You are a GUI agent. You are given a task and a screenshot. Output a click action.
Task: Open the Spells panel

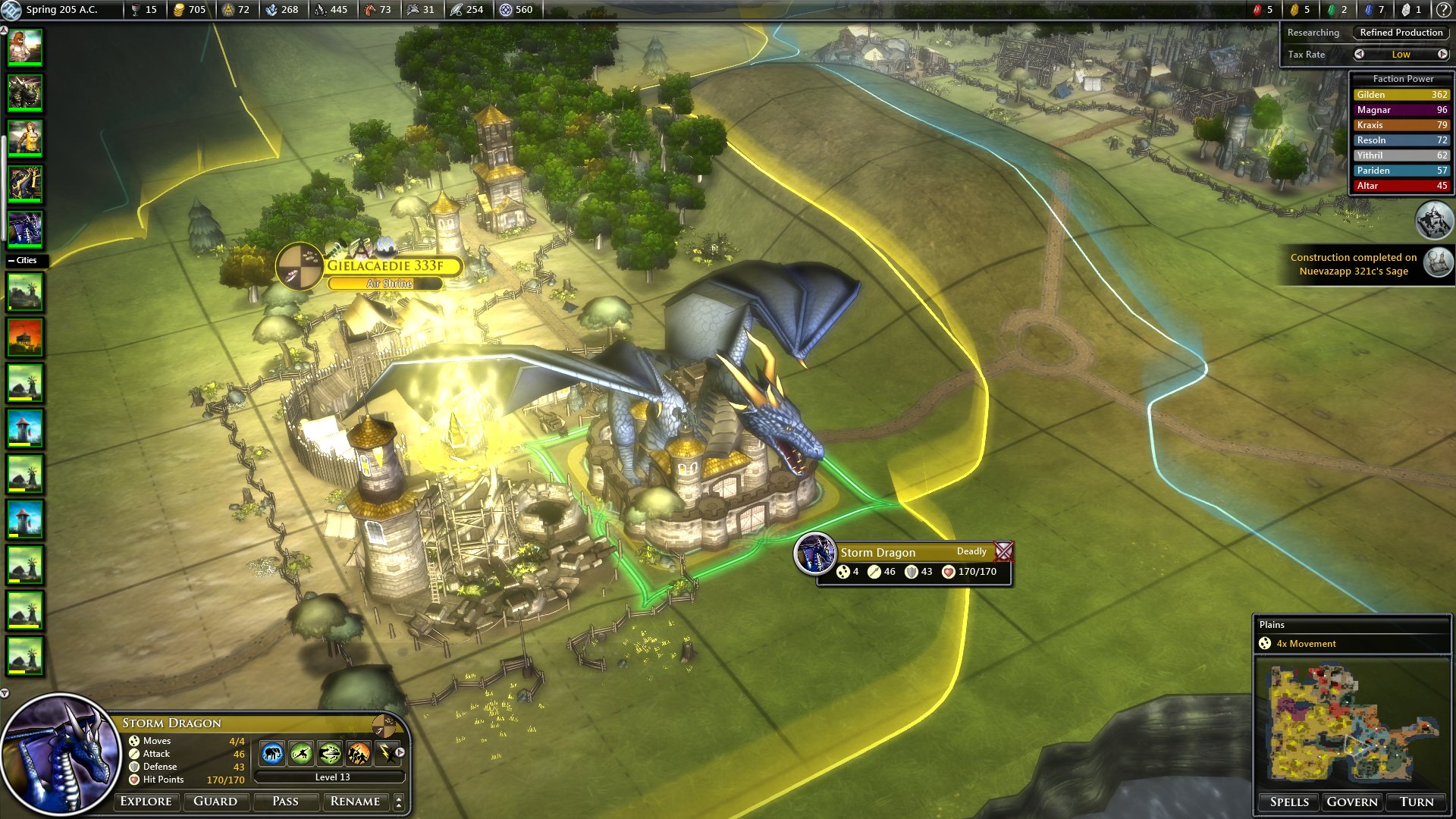(x=1289, y=802)
